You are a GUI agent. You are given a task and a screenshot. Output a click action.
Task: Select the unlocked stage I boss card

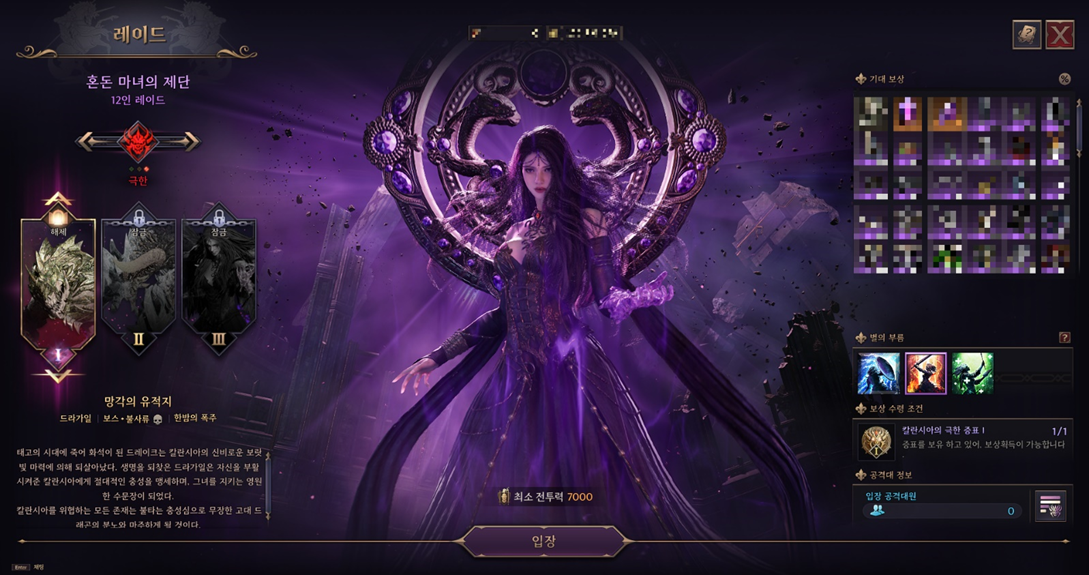pyautogui.click(x=58, y=285)
